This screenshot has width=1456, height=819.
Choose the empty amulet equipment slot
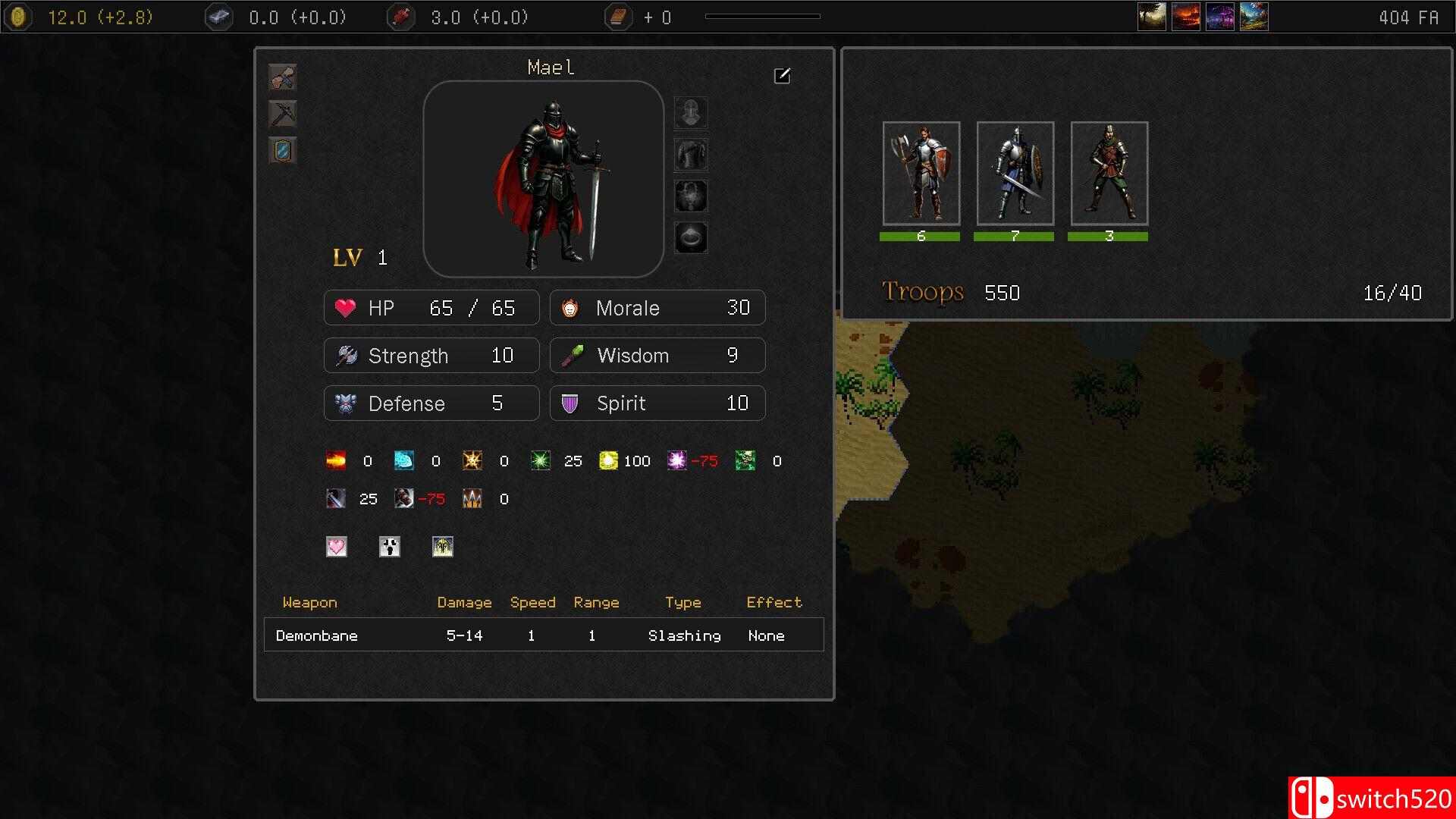click(x=691, y=196)
